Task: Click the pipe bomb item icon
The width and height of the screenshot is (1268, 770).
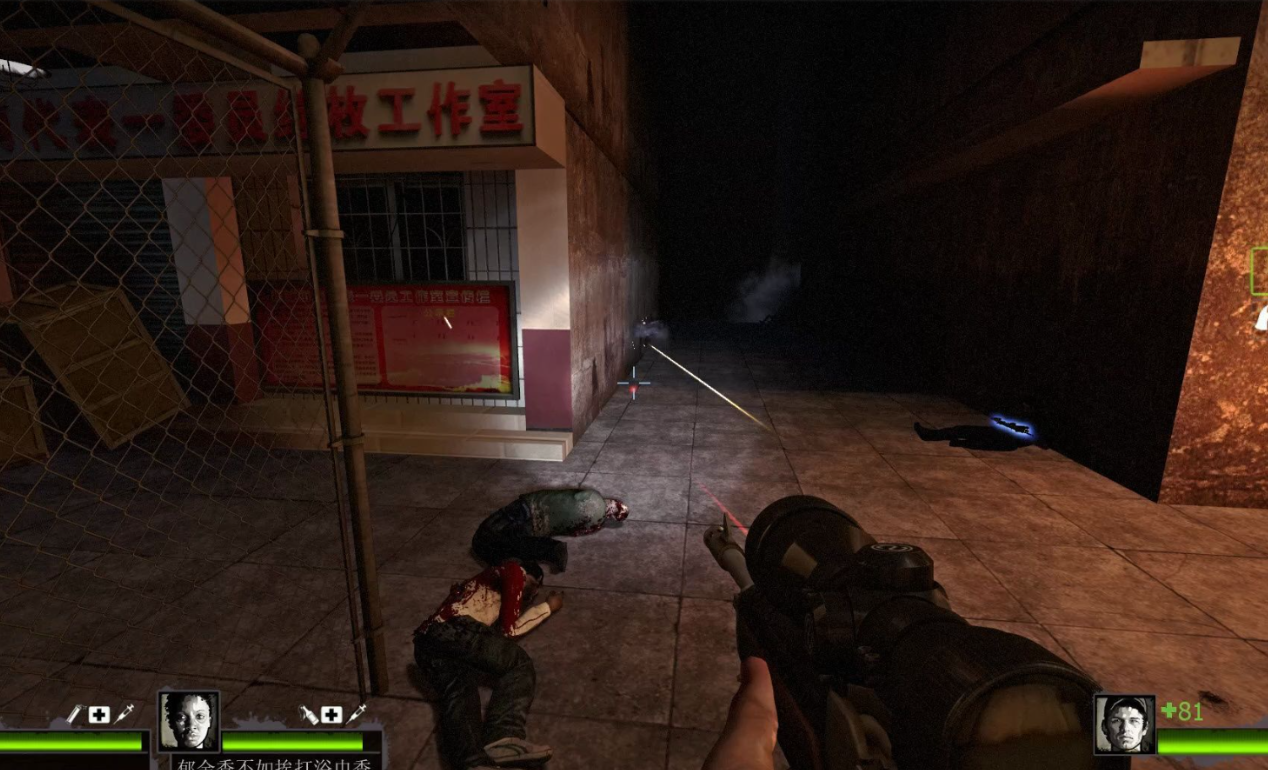Action: coord(74,714)
